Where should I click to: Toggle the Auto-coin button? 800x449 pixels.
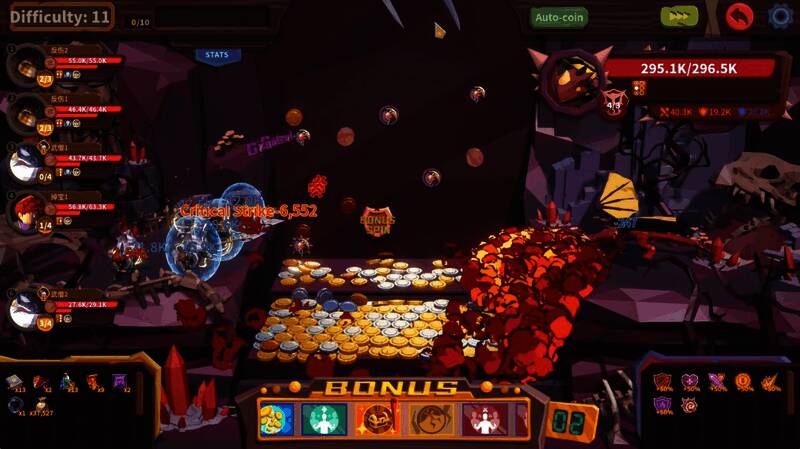560,17
